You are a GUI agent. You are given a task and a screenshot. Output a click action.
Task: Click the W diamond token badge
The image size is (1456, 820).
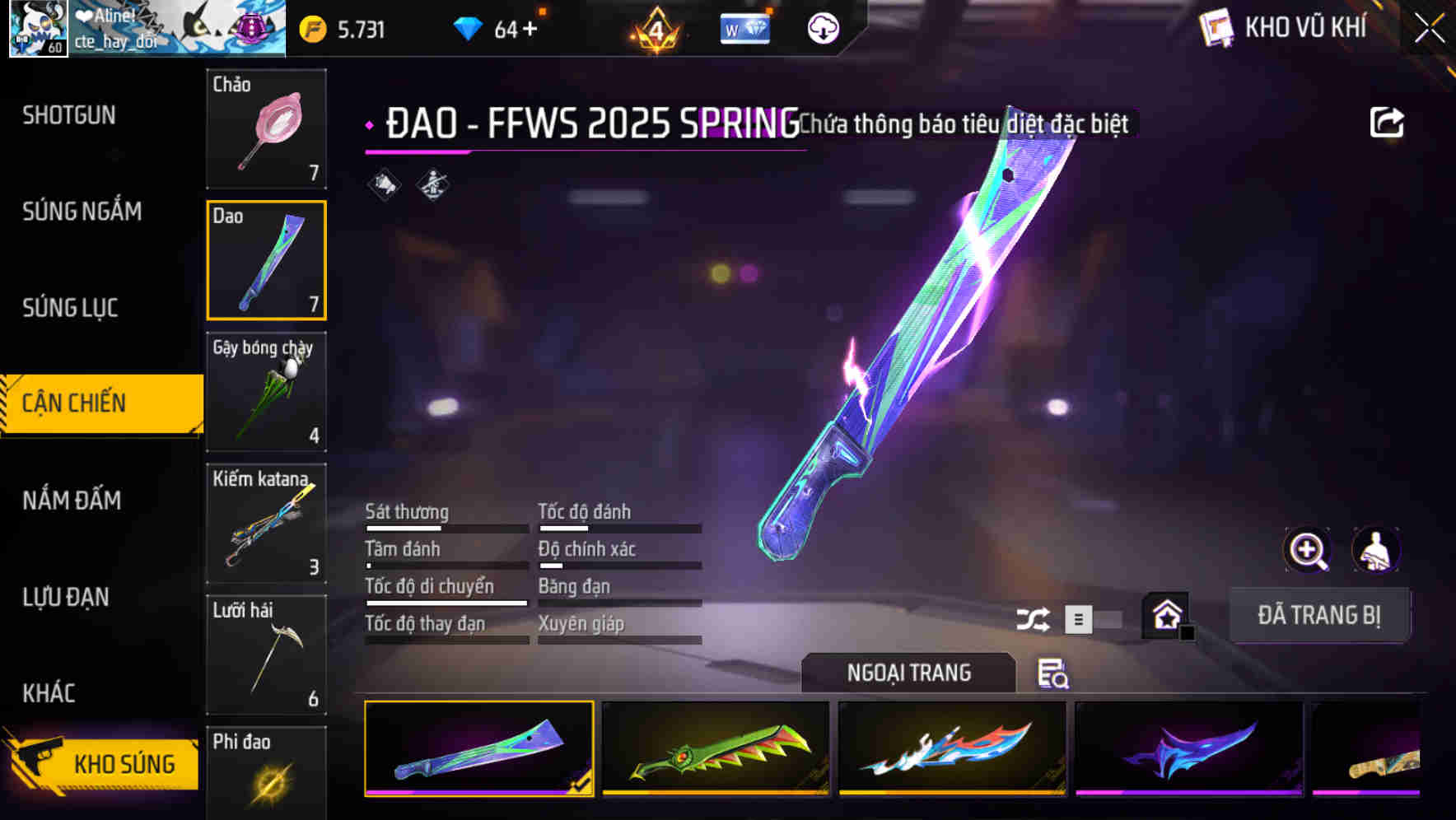[744, 29]
